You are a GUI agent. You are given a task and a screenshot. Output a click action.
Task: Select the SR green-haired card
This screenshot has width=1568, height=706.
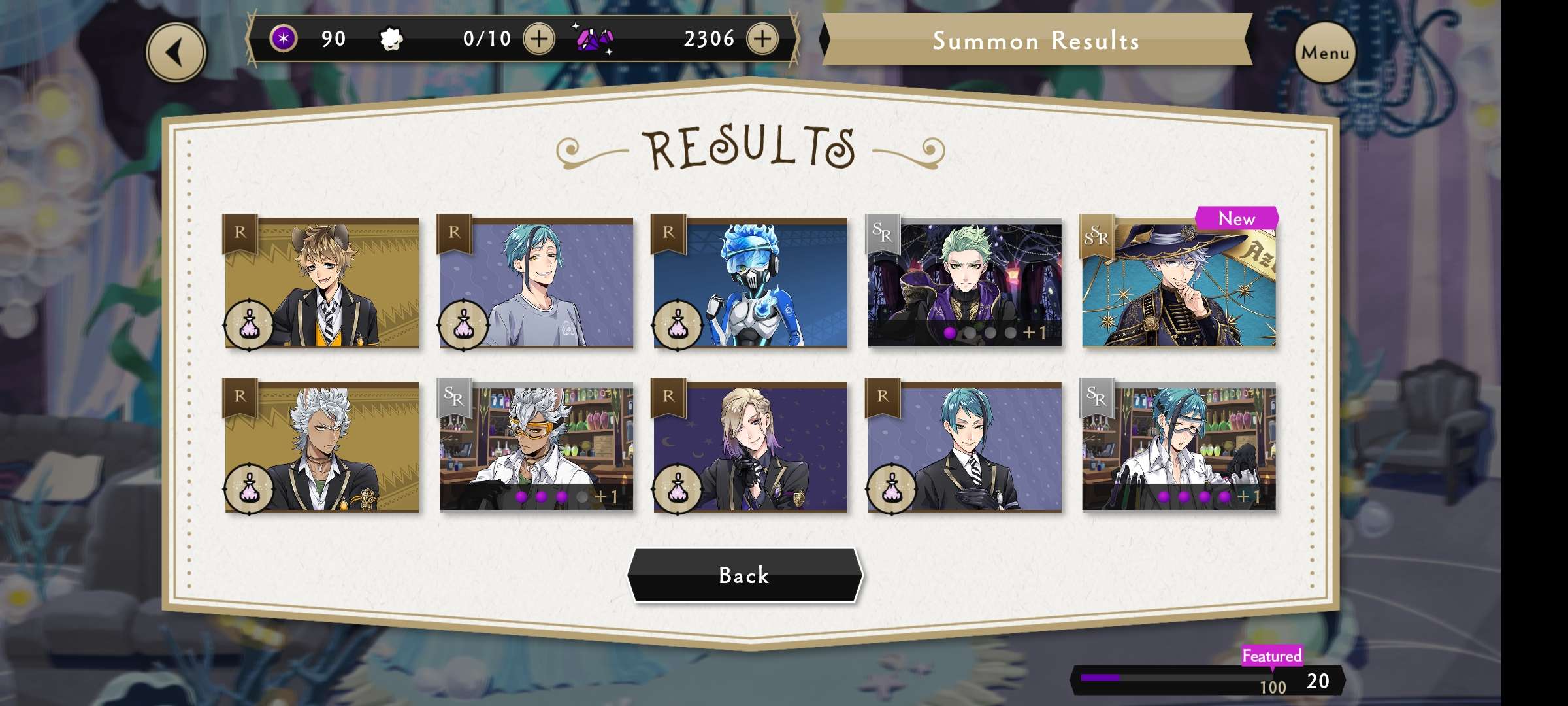[964, 282]
